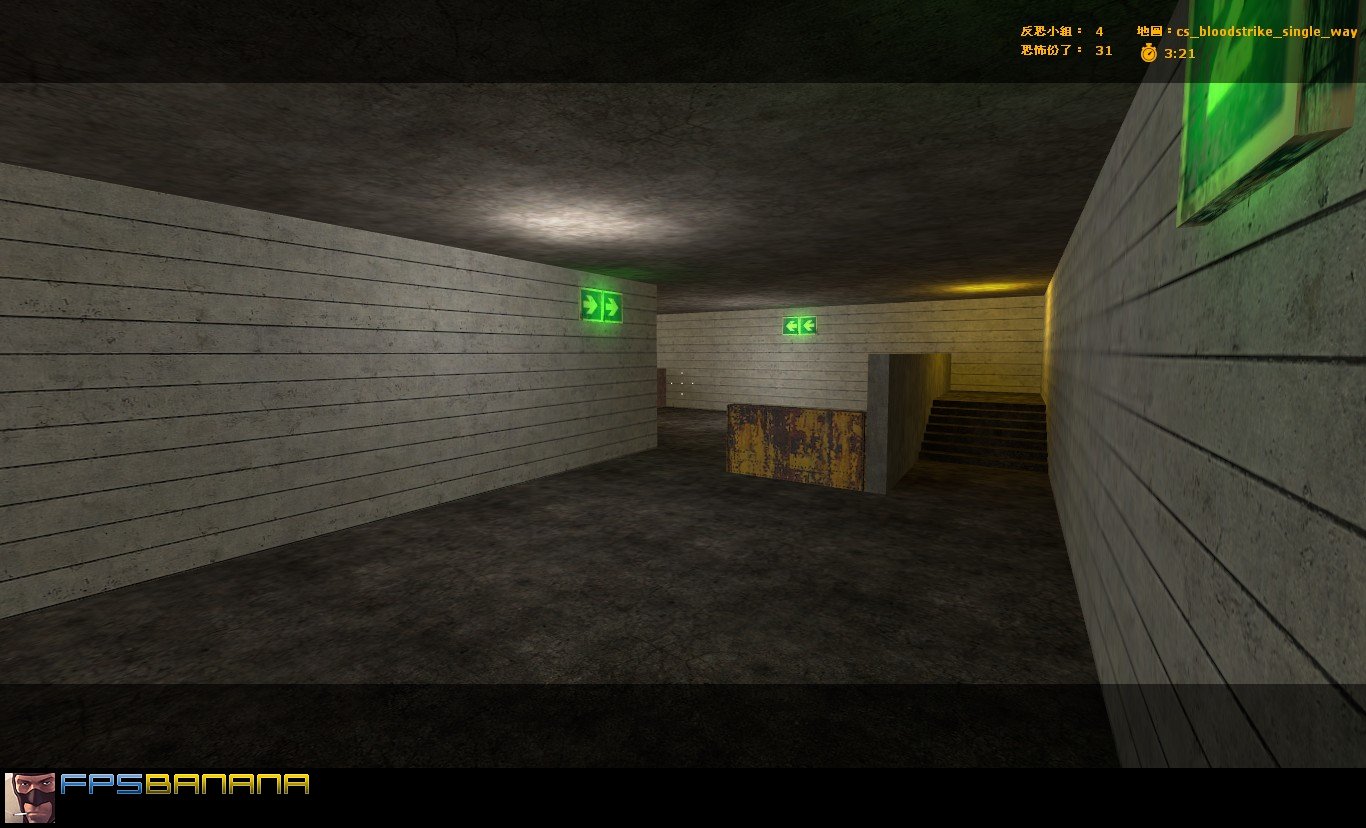Toggle the 反恐小組 team counter
1366x828 pixels.
(1045, 31)
